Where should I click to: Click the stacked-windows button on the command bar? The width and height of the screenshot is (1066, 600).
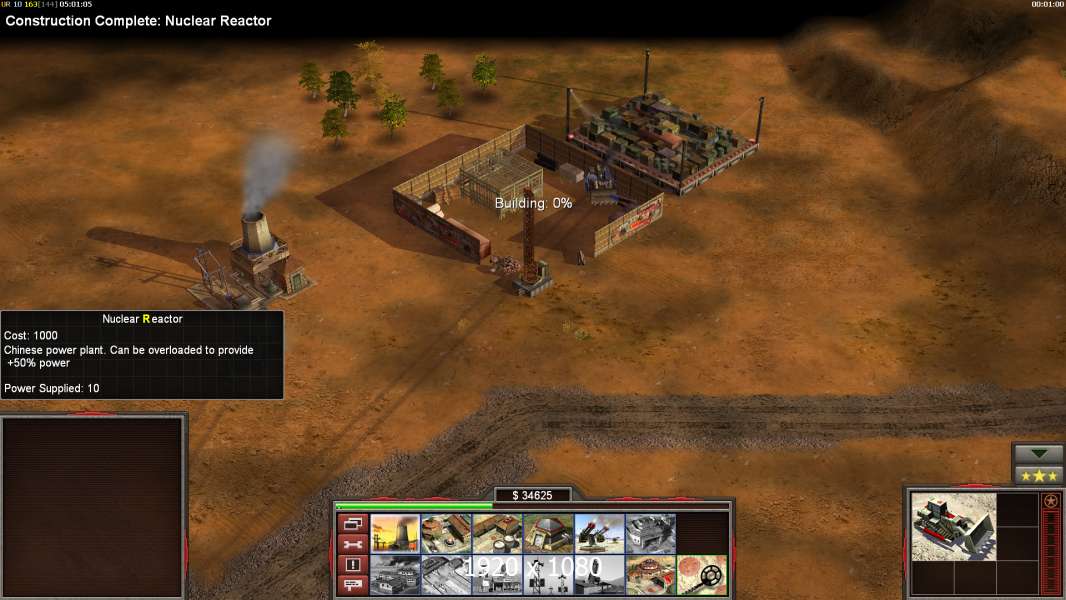tap(352, 524)
